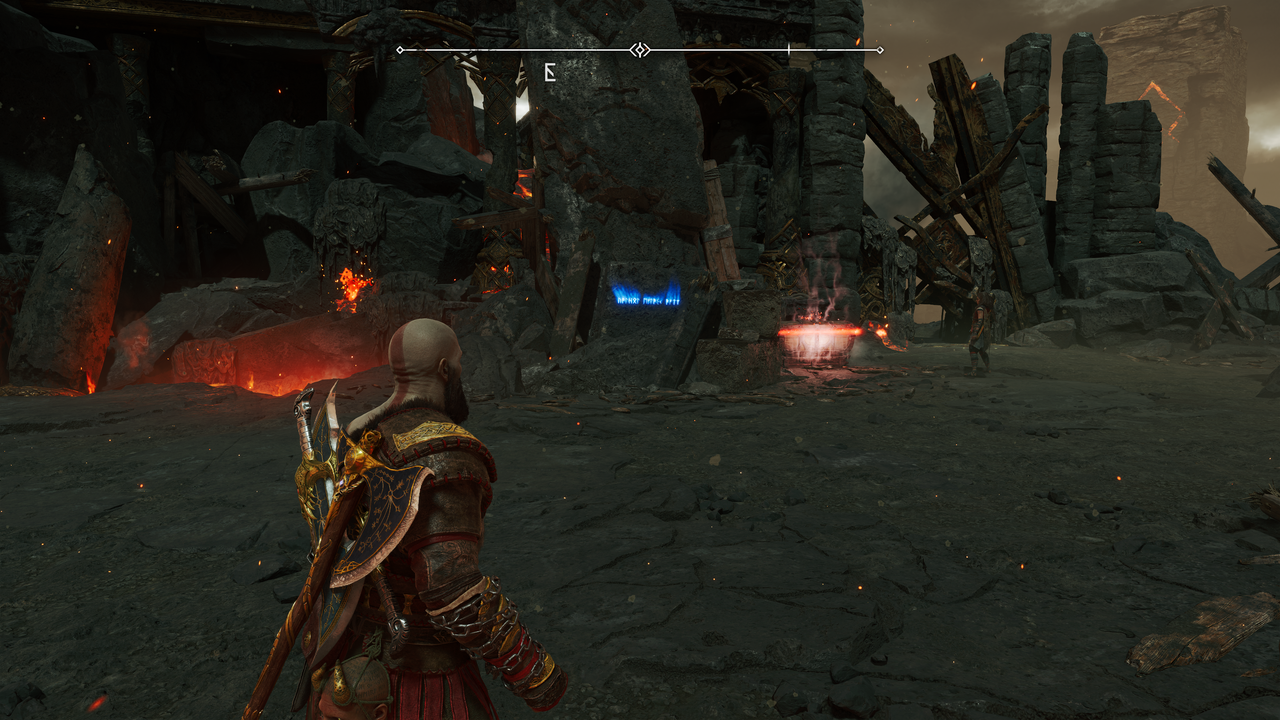Image resolution: width=1280 pixels, height=720 pixels.
Task: Click the right endpoint diamond of the compass bar
Action: click(881, 48)
